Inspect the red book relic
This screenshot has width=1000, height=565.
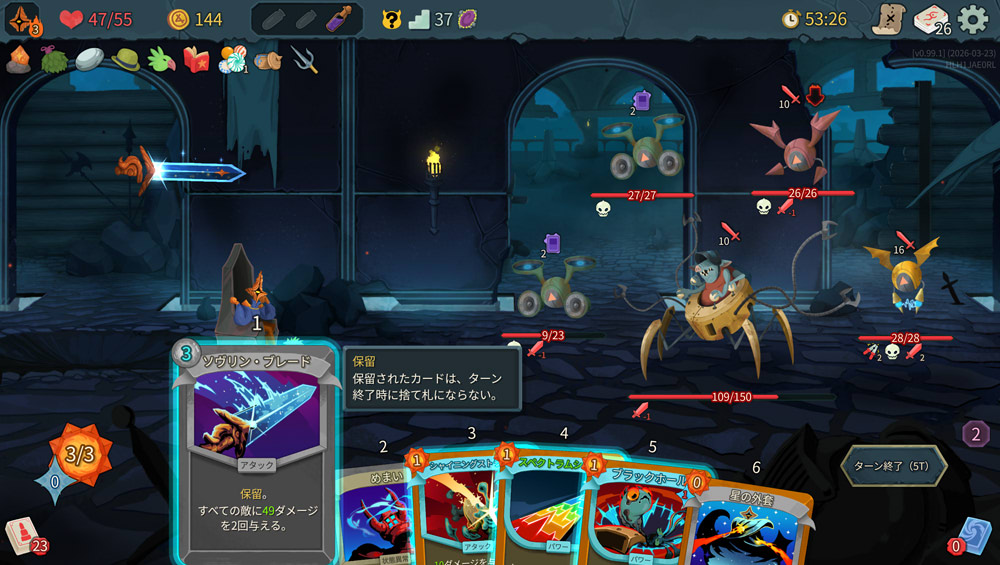pyautogui.click(x=196, y=59)
